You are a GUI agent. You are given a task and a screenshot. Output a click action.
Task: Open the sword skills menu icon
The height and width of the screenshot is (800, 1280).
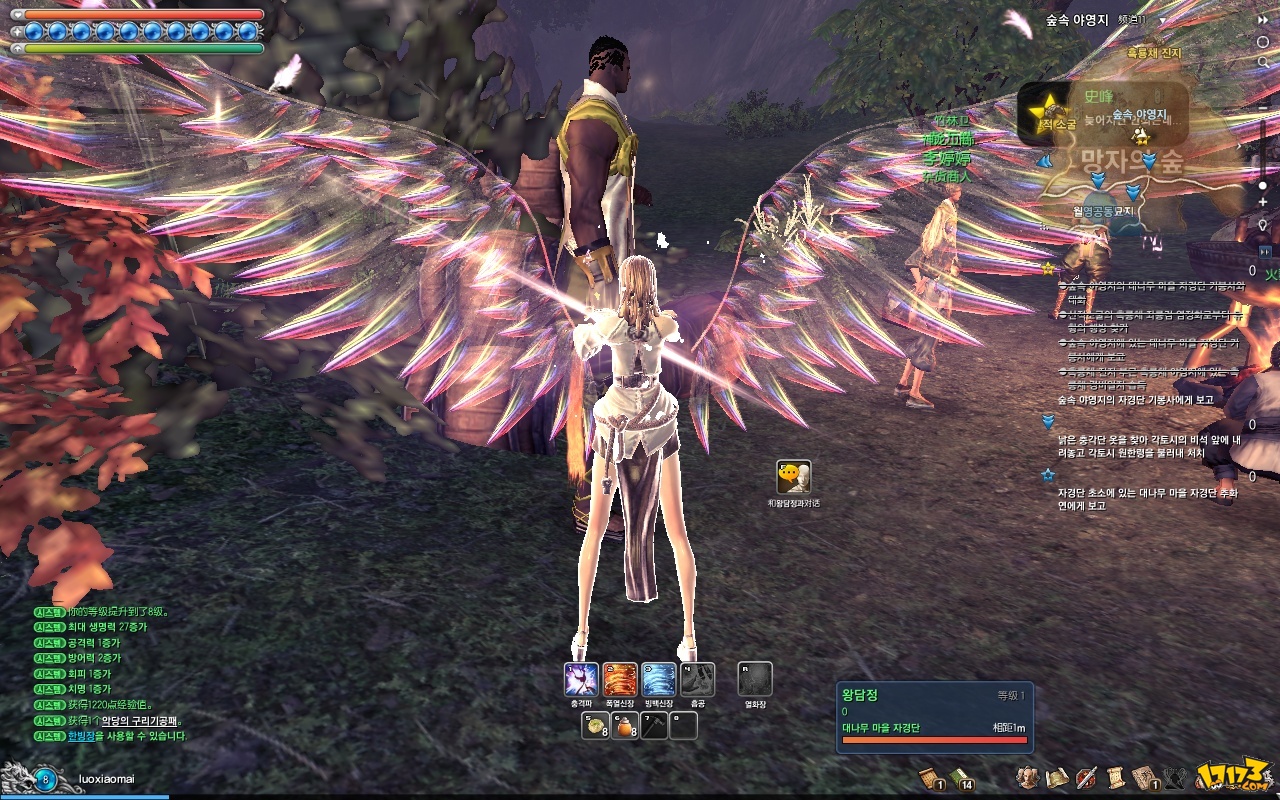point(1086,777)
